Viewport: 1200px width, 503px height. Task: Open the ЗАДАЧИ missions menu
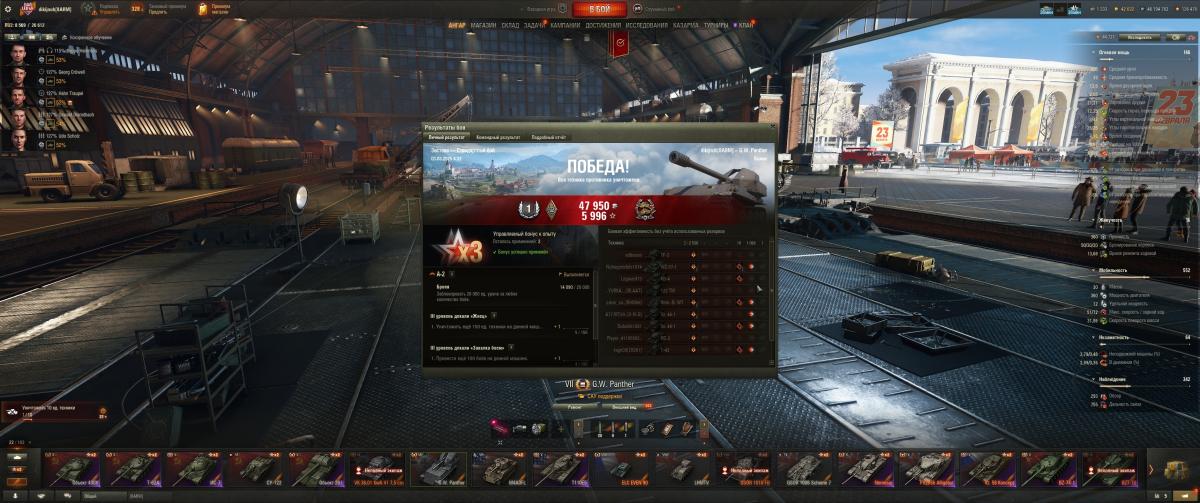click(x=536, y=24)
